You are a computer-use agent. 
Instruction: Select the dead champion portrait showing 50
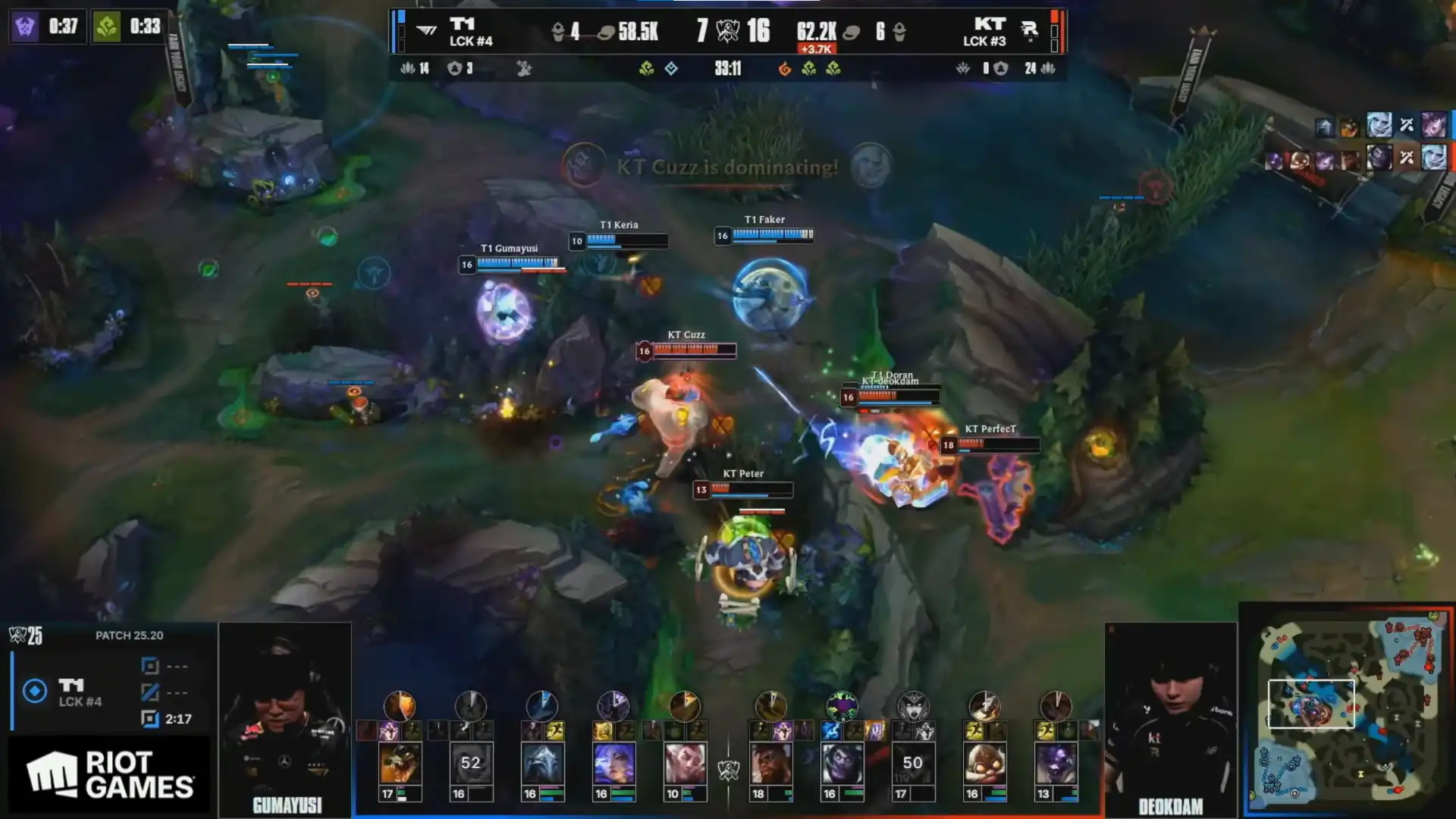(913, 762)
